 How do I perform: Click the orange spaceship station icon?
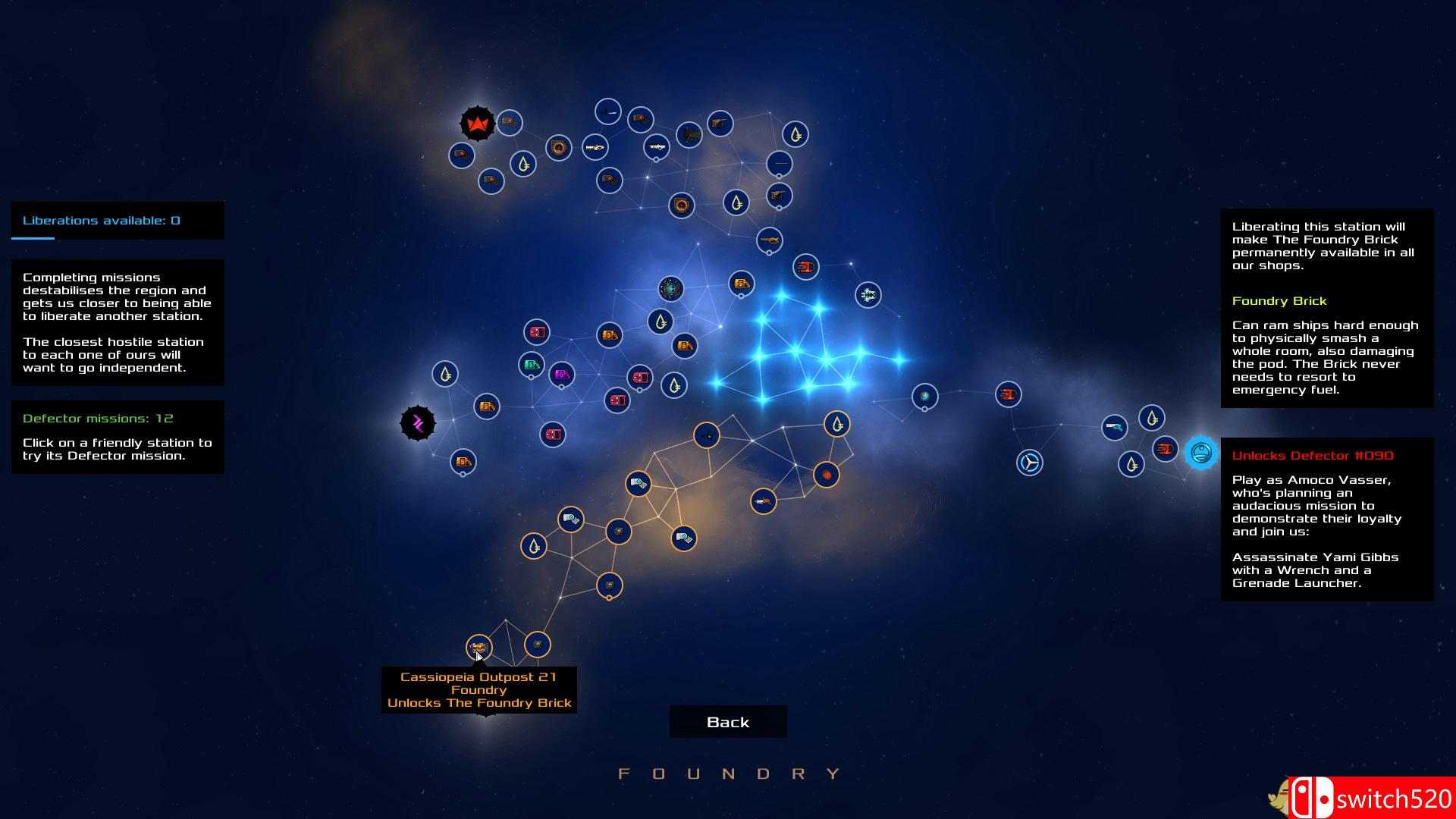point(764,501)
